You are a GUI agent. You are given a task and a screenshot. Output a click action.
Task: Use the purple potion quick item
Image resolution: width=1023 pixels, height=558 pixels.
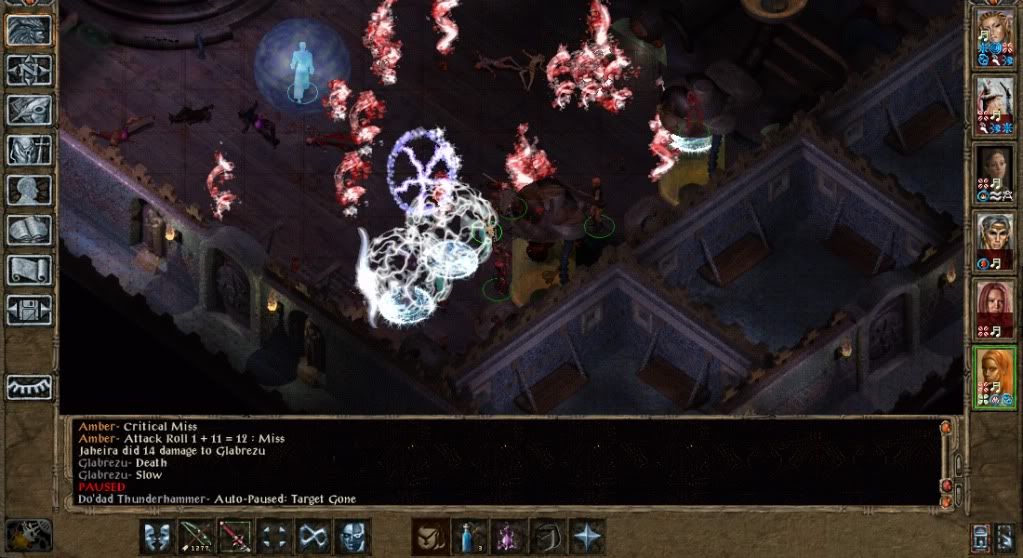(x=507, y=536)
